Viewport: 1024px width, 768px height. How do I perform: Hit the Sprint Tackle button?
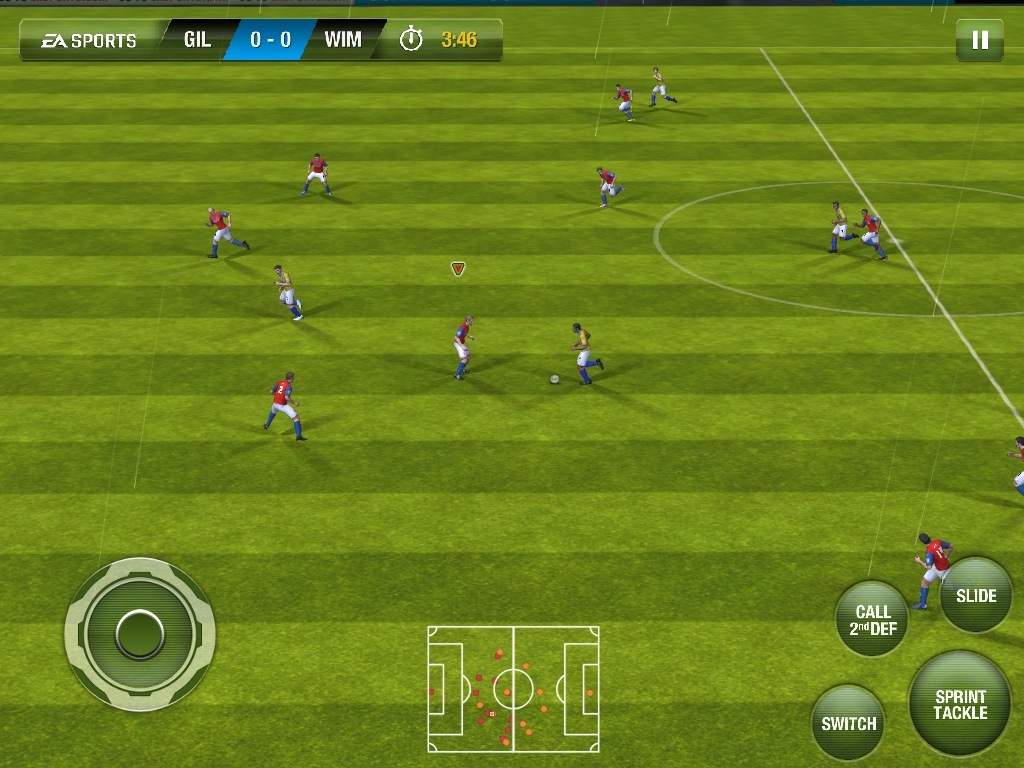pos(960,705)
